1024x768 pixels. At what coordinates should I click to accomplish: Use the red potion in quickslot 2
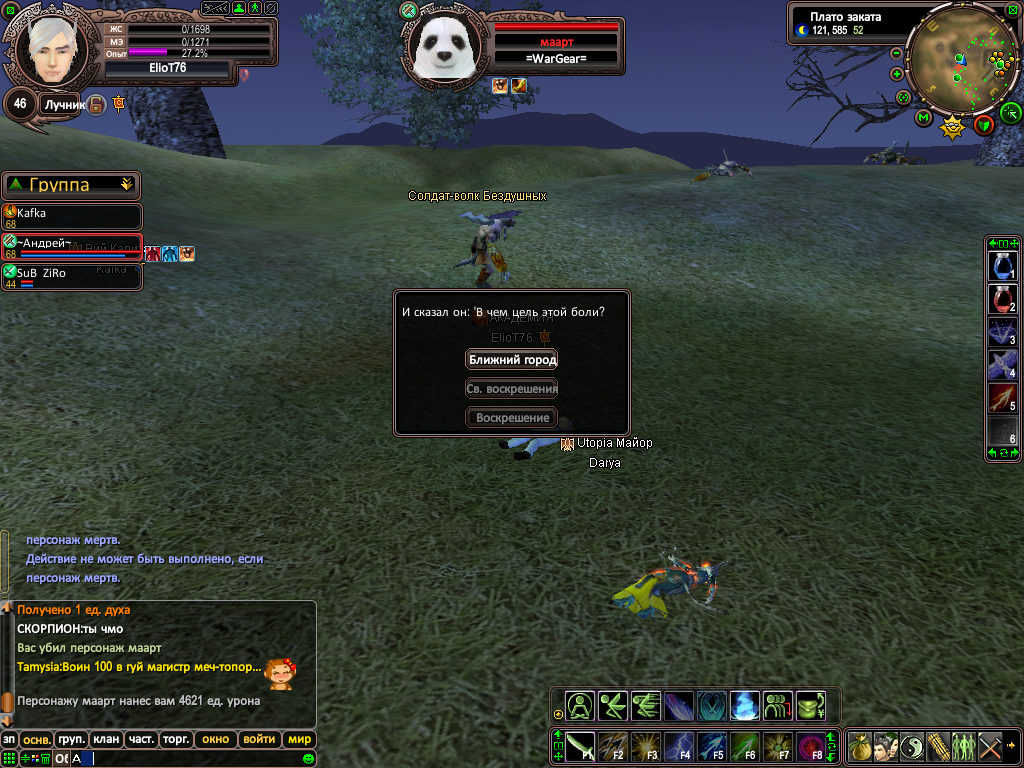tap(1002, 300)
